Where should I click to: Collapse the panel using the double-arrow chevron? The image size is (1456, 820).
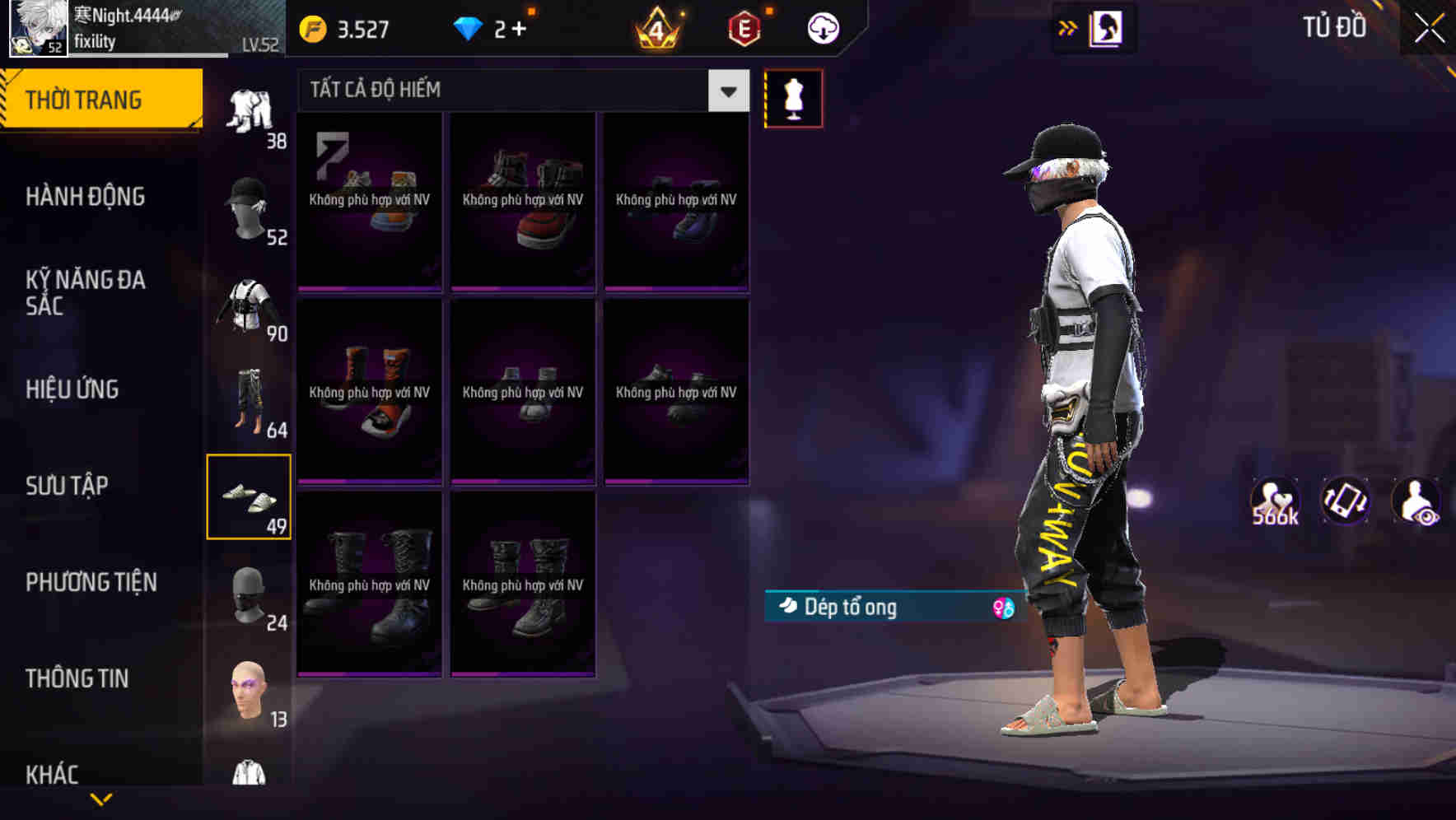click(1068, 26)
